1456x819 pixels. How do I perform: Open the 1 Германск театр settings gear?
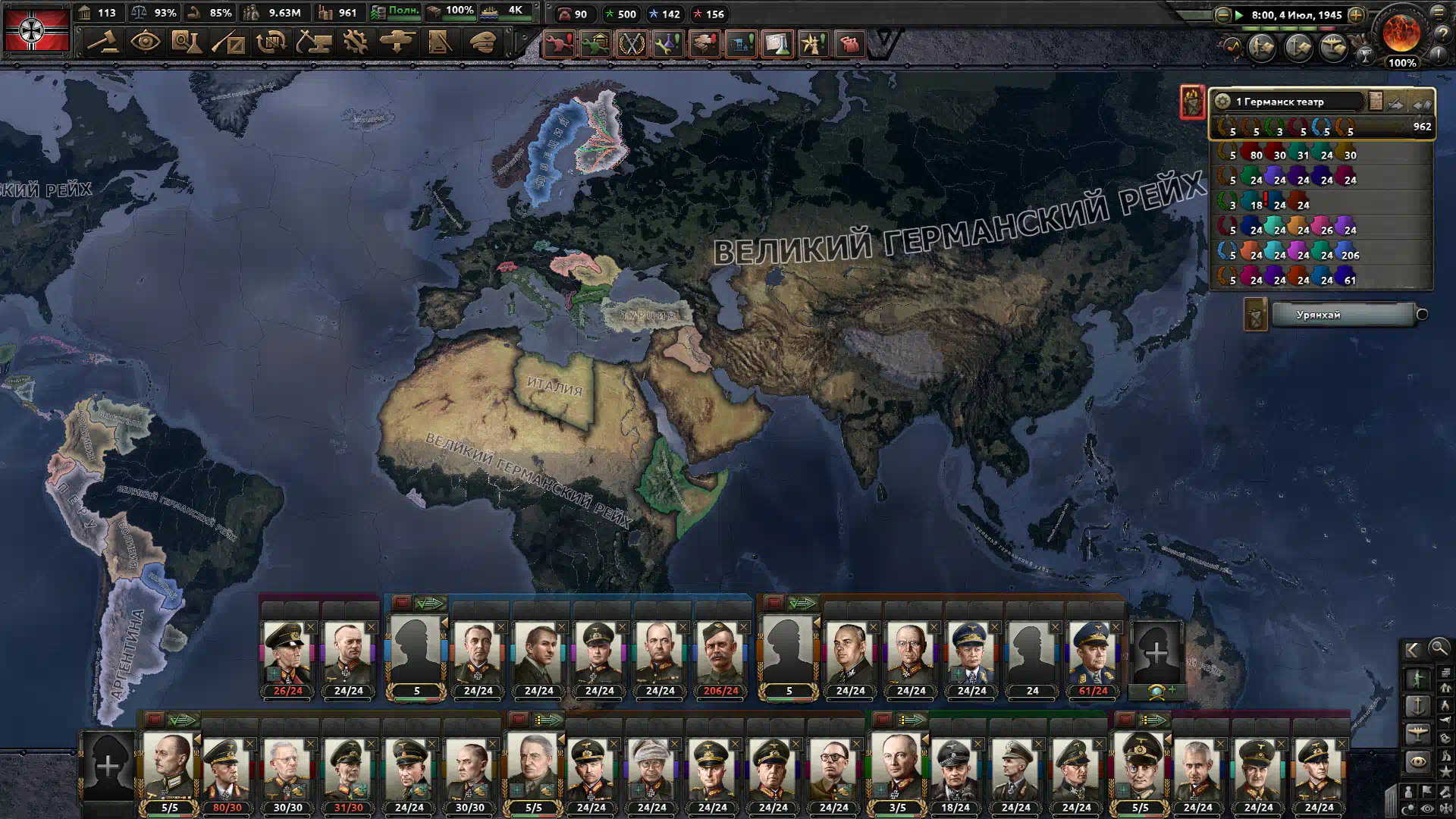(1222, 102)
